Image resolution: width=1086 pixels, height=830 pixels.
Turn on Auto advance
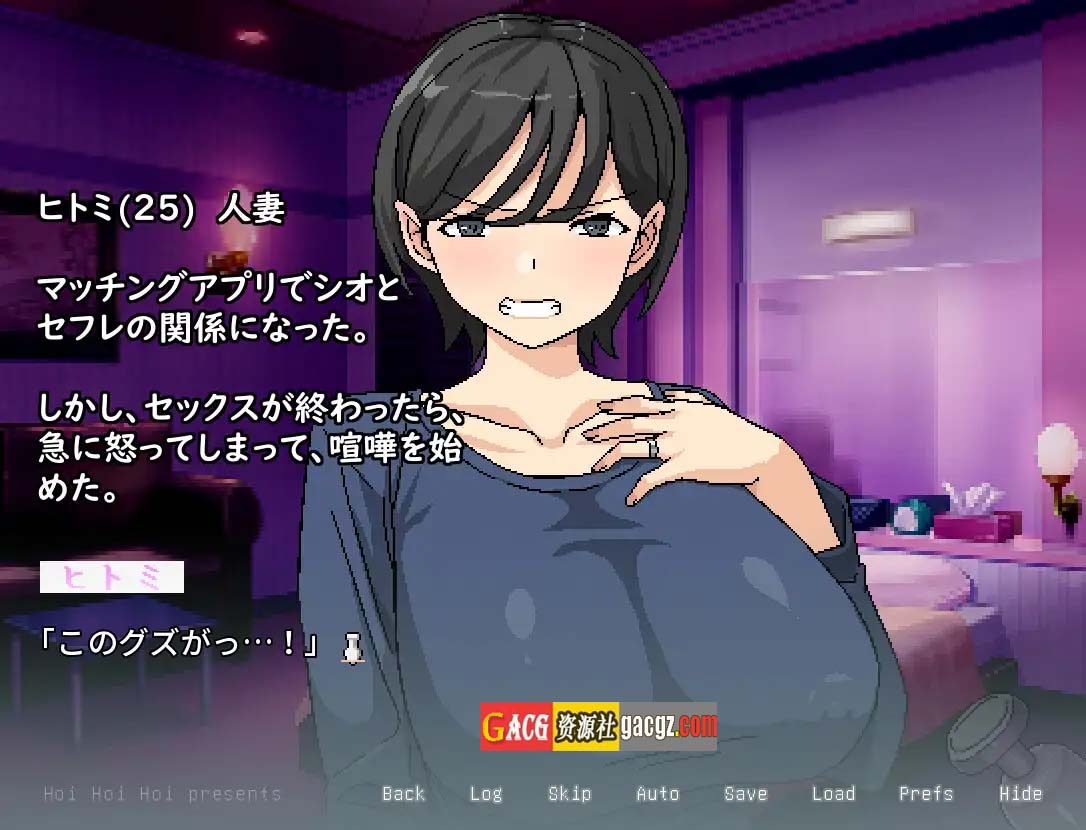pos(657,794)
